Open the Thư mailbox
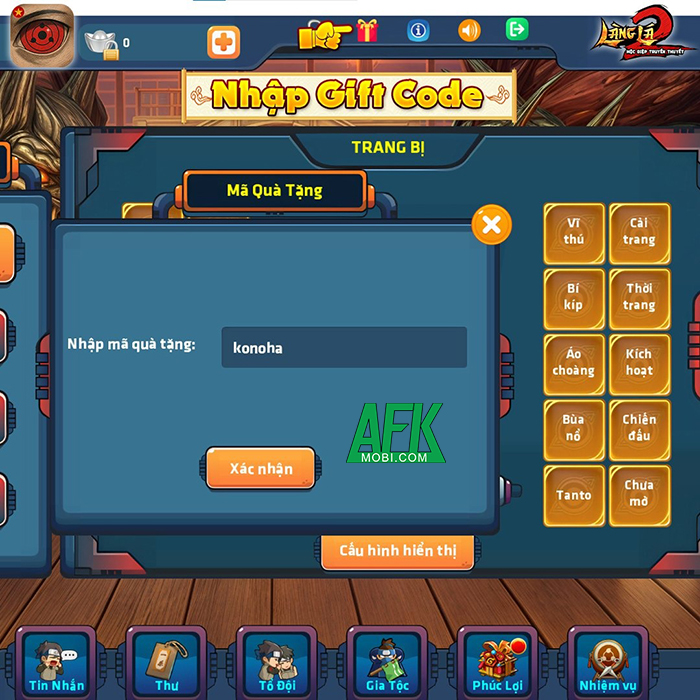 pyautogui.click(x=166, y=663)
